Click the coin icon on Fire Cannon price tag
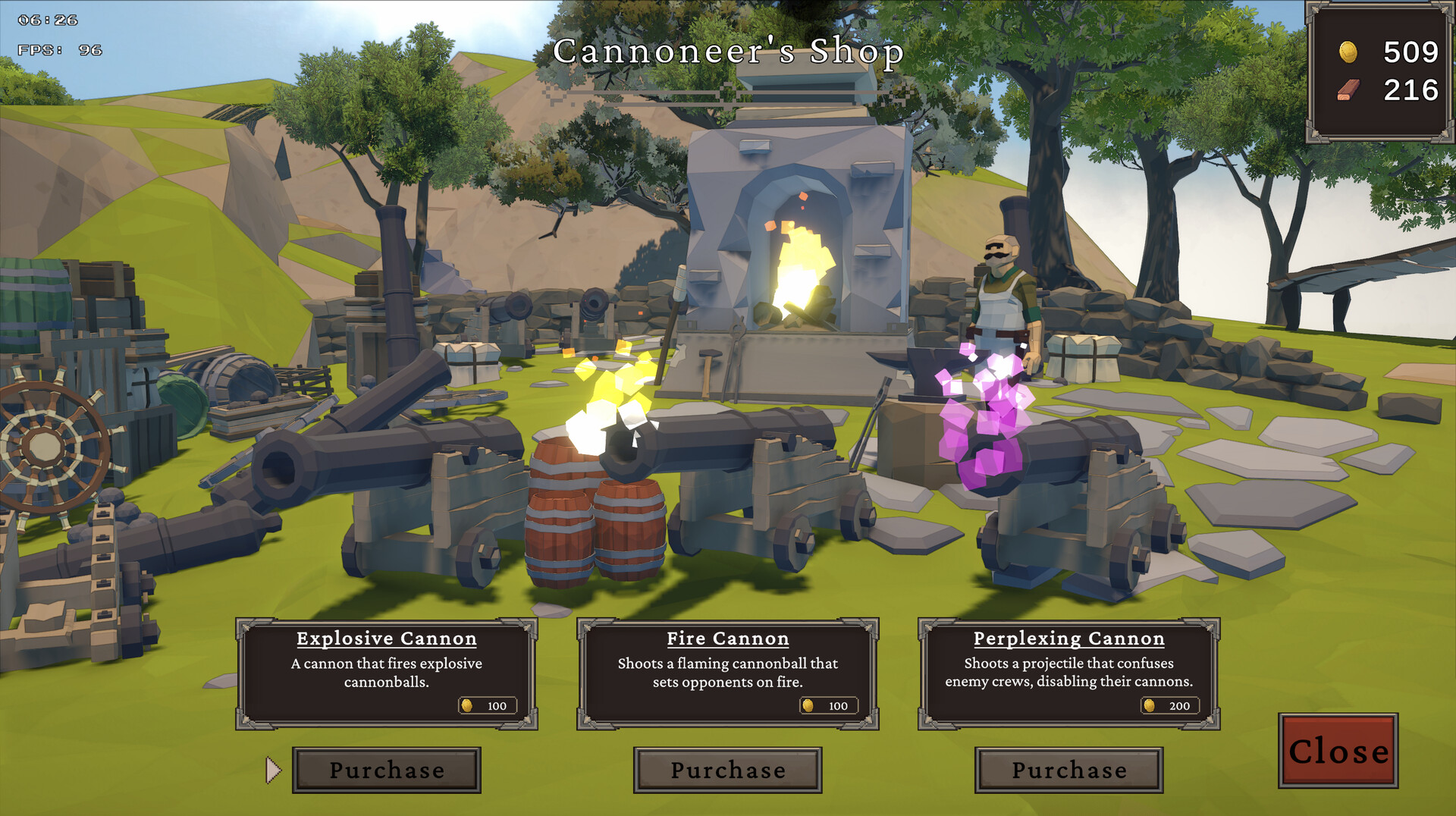 (x=808, y=706)
